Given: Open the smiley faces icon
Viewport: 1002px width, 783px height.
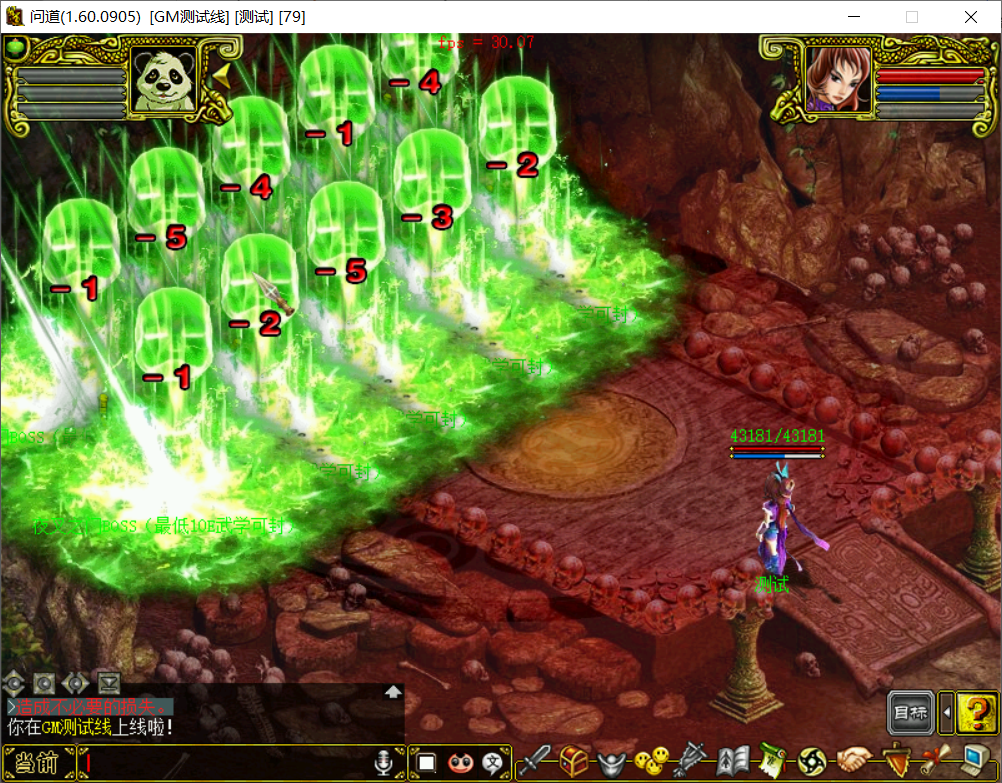Looking at the screenshot, I should (x=653, y=762).
